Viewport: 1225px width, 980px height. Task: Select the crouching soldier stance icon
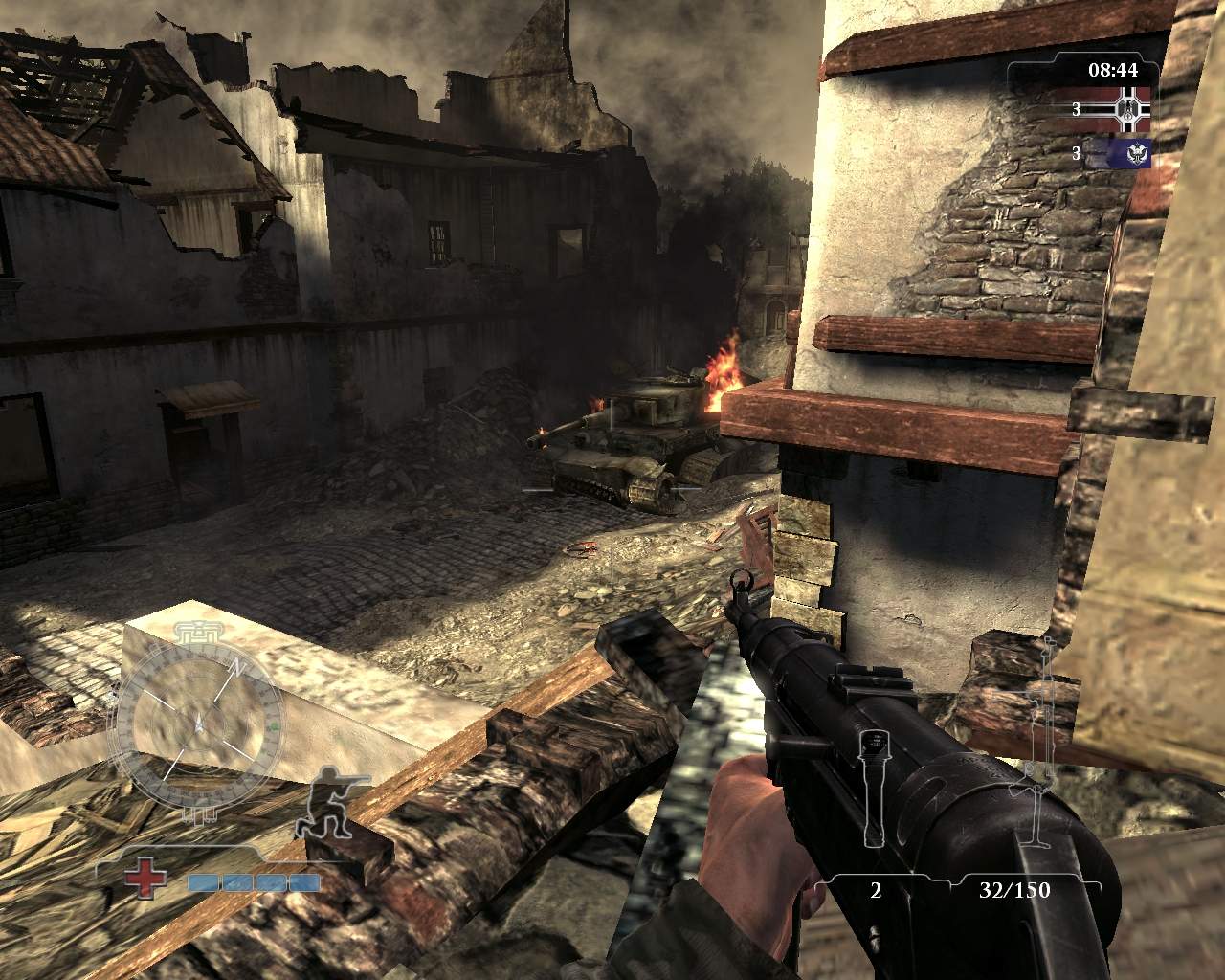click(323, 802)
